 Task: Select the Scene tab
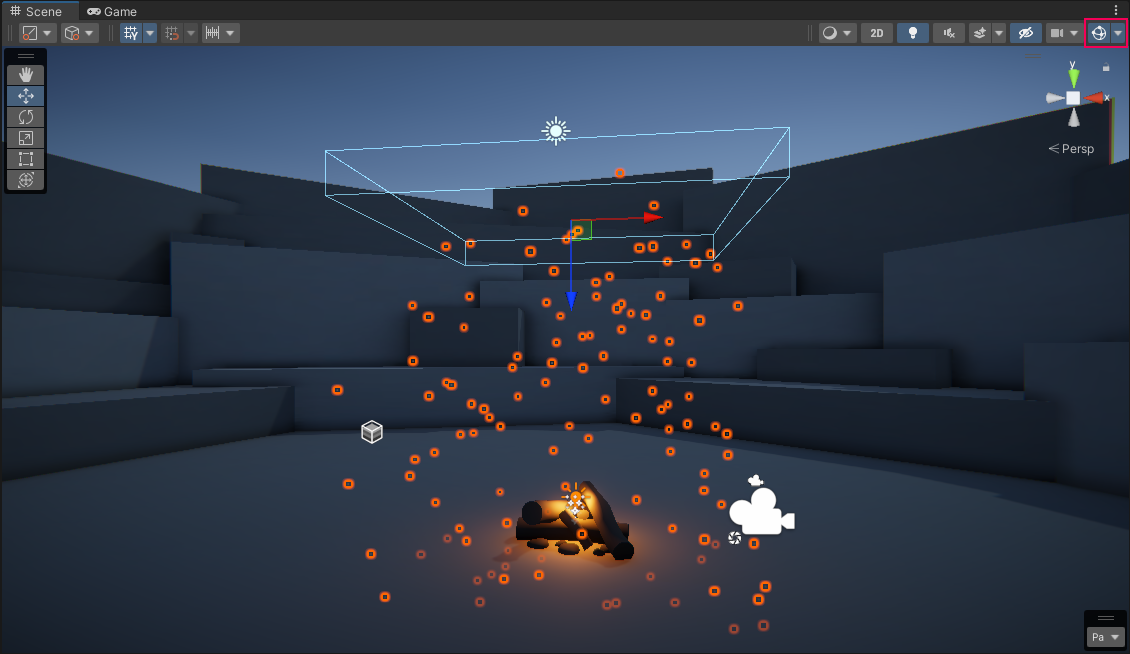click(36, 11)
